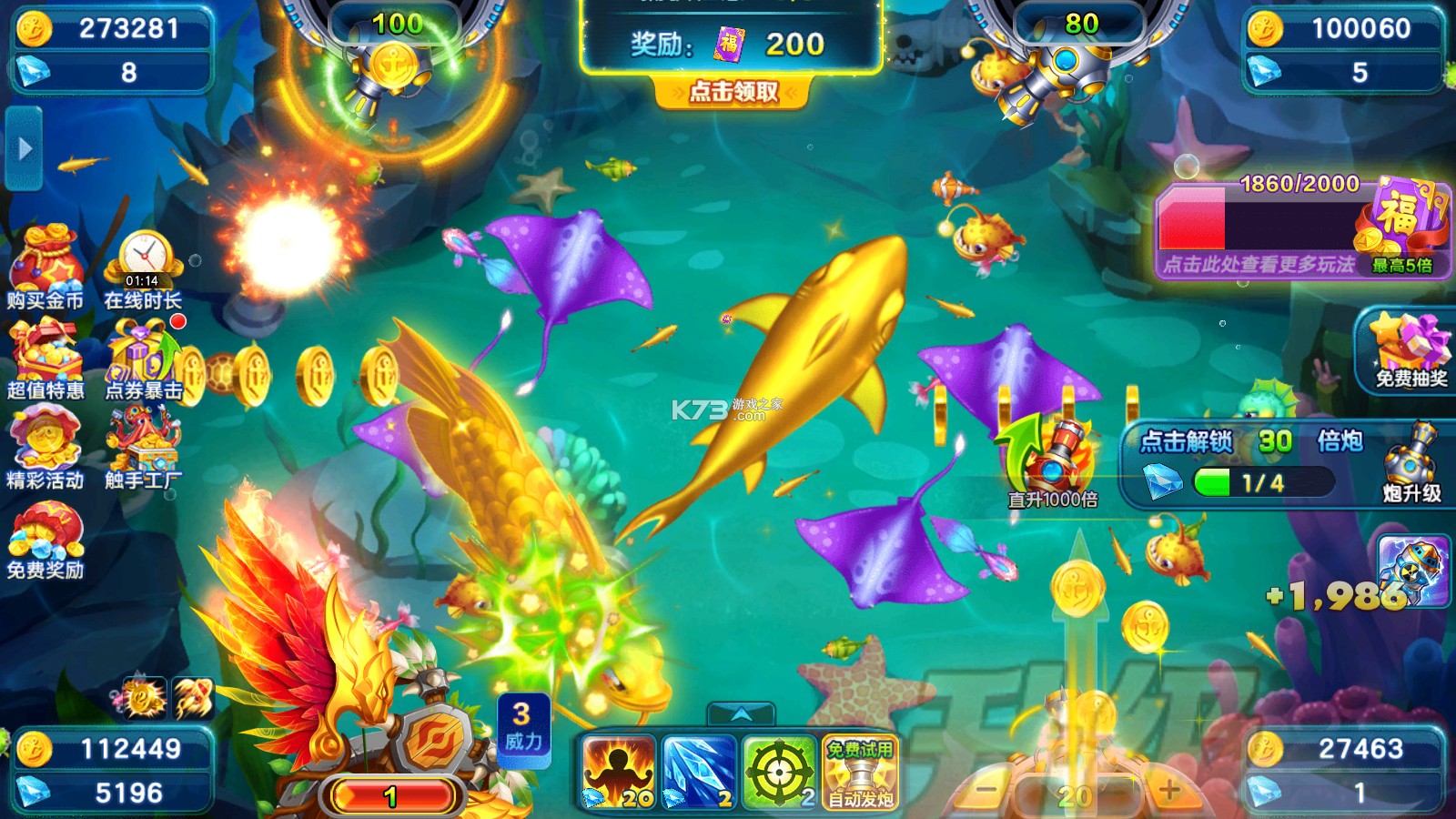Image resolution: width=1456 pixels, height=819 pixels.
Task: Open the 威力 power level tag
Action: (523, 728)
